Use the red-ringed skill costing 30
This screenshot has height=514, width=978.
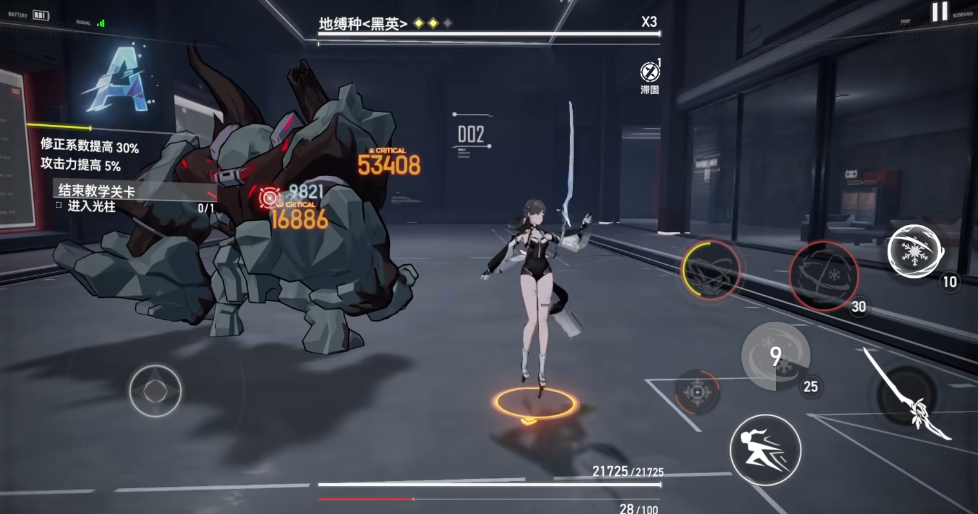(x=823, y=274)
